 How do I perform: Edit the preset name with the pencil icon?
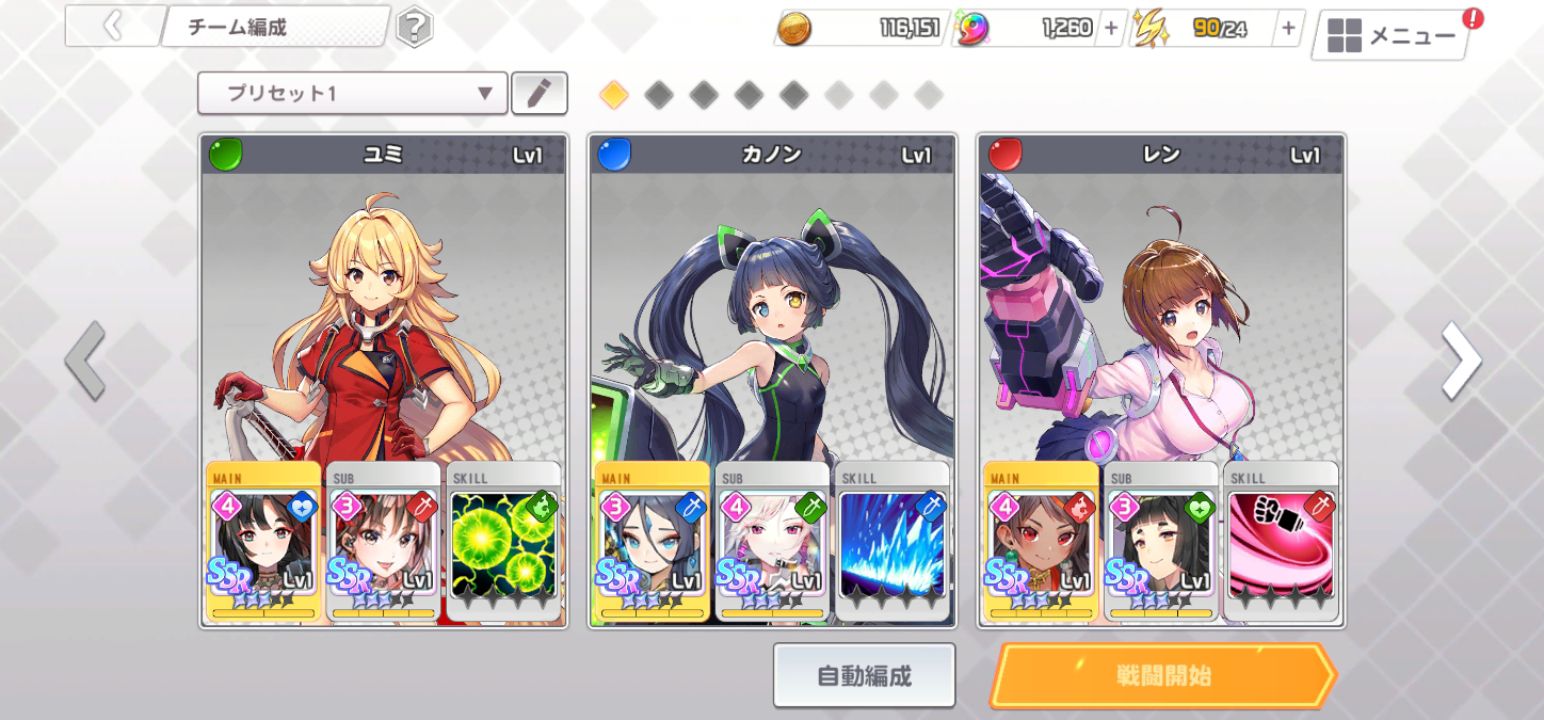[539, 93]
